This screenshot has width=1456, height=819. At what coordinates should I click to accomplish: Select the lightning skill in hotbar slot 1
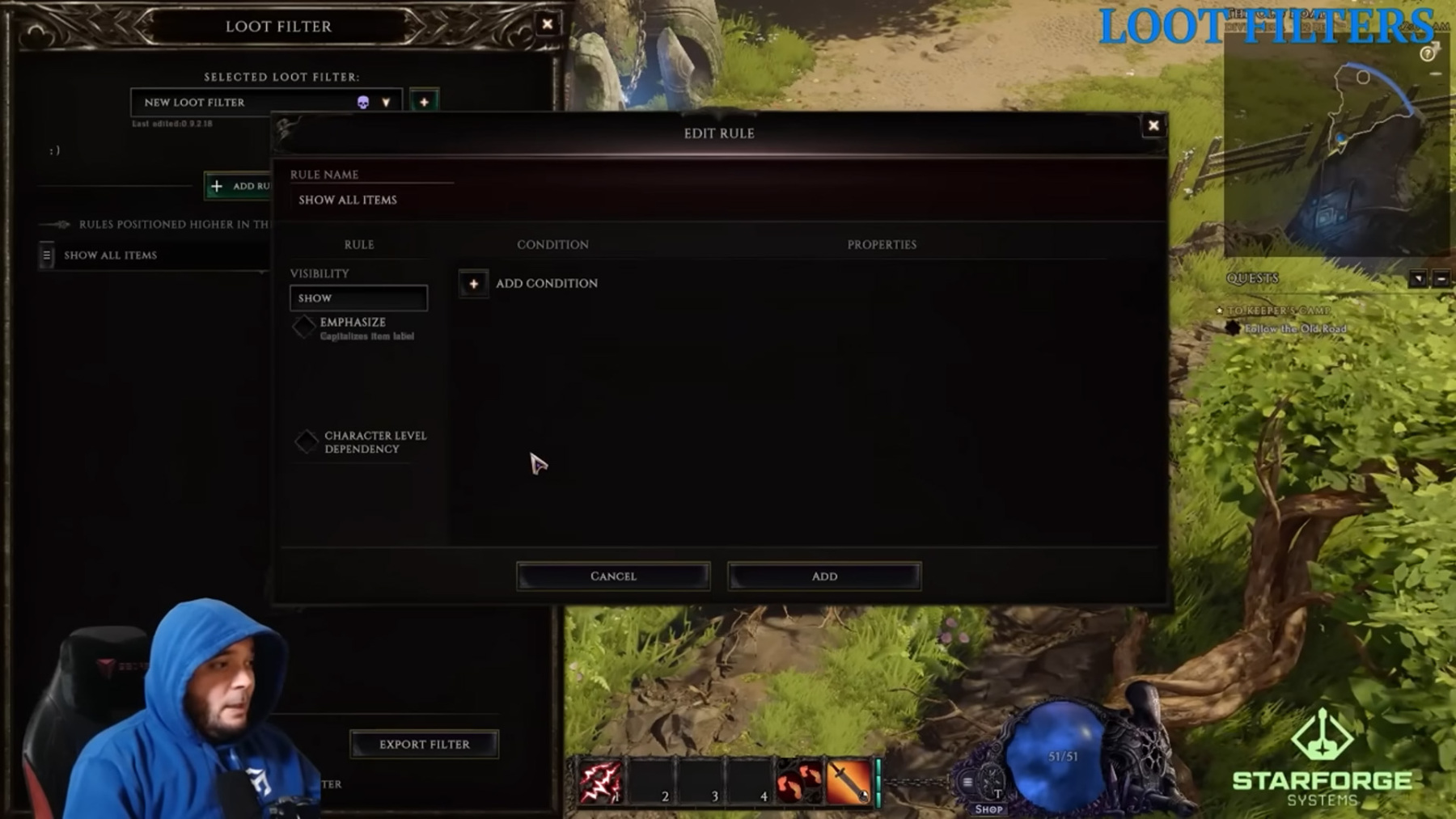click(x=603, y=782)
